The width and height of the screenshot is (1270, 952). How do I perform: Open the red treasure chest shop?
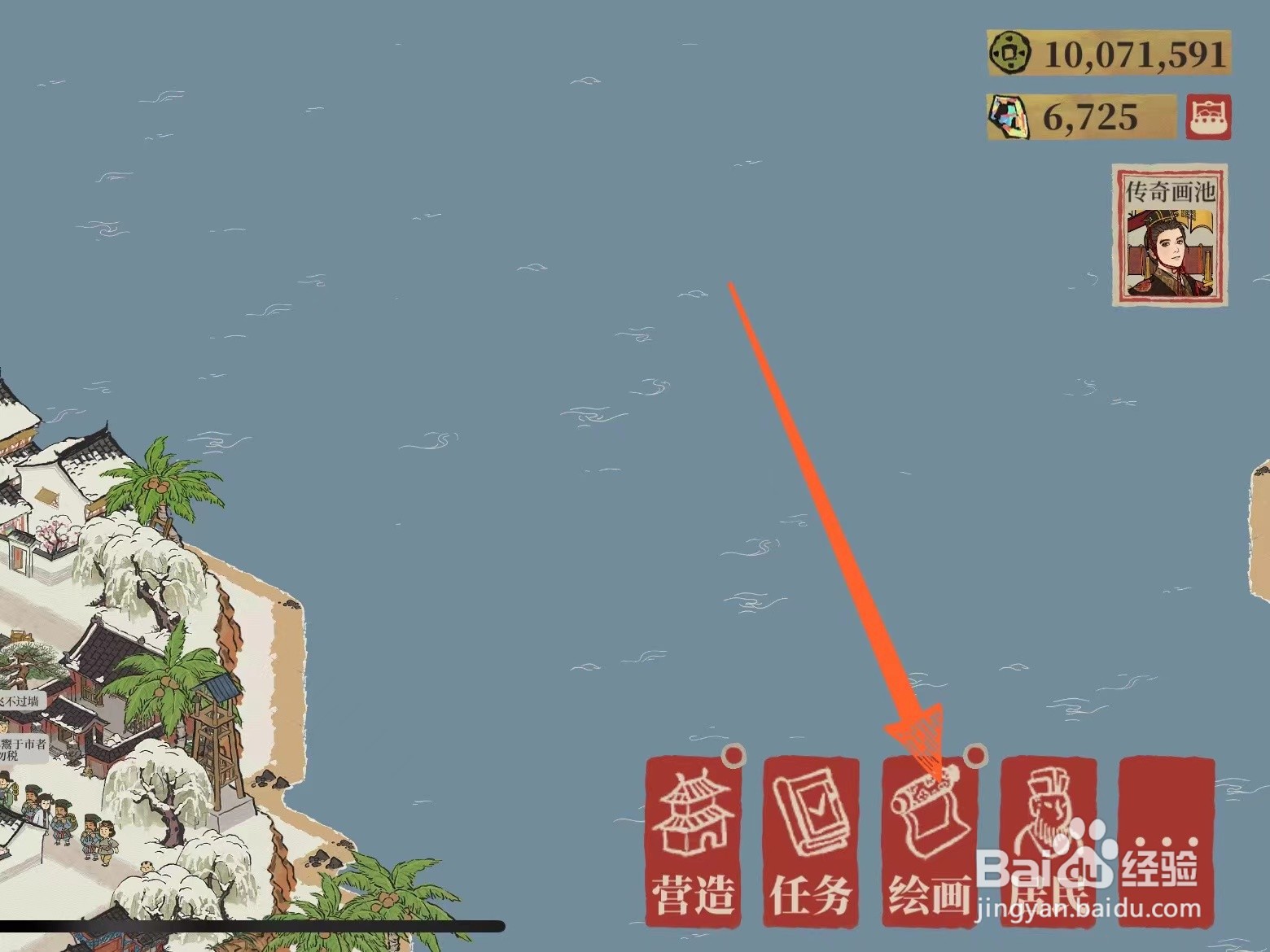click(1210, 116)
